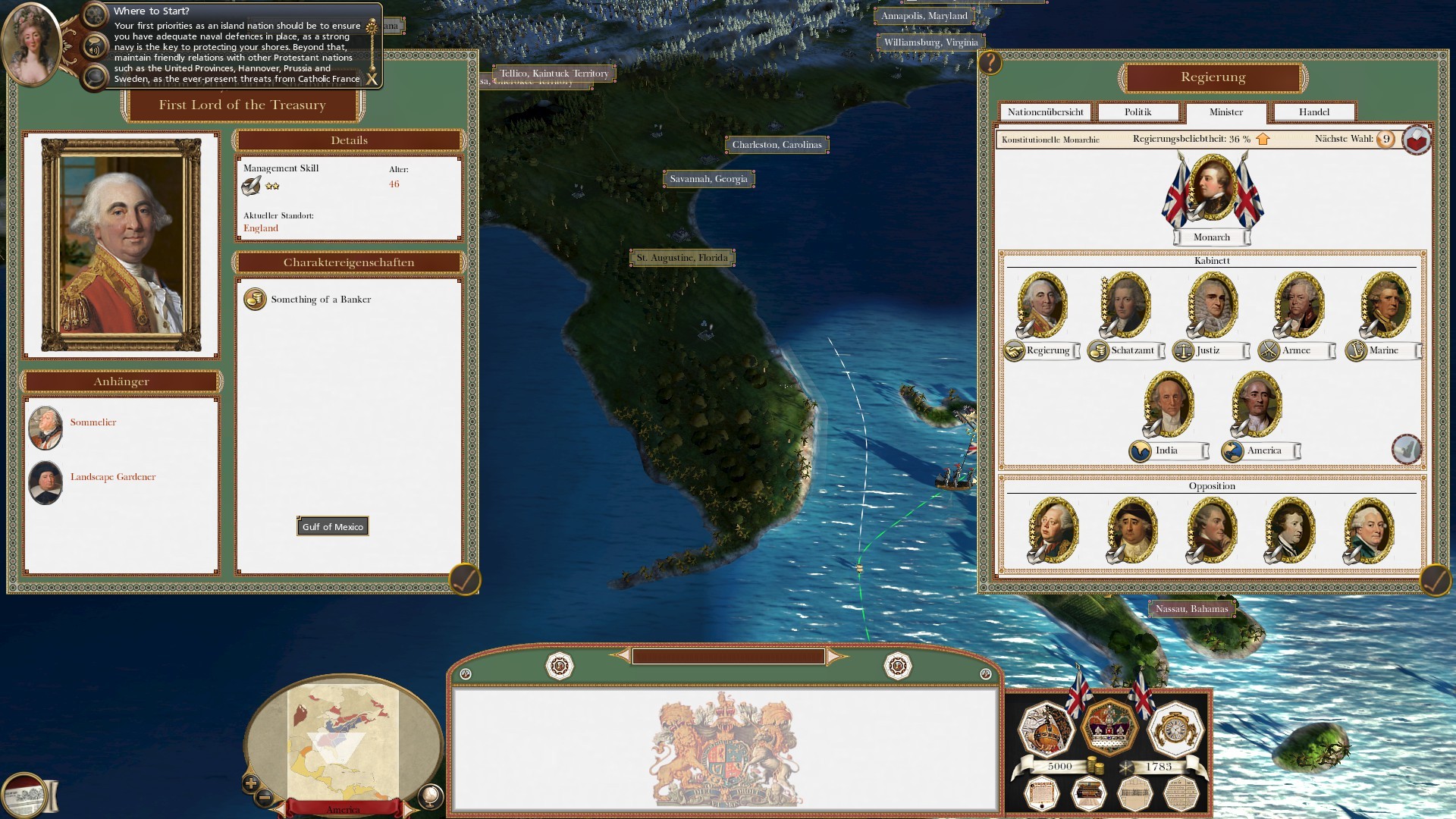
Task: Pick the Armee minister portrait
Action: (1298, 305)
